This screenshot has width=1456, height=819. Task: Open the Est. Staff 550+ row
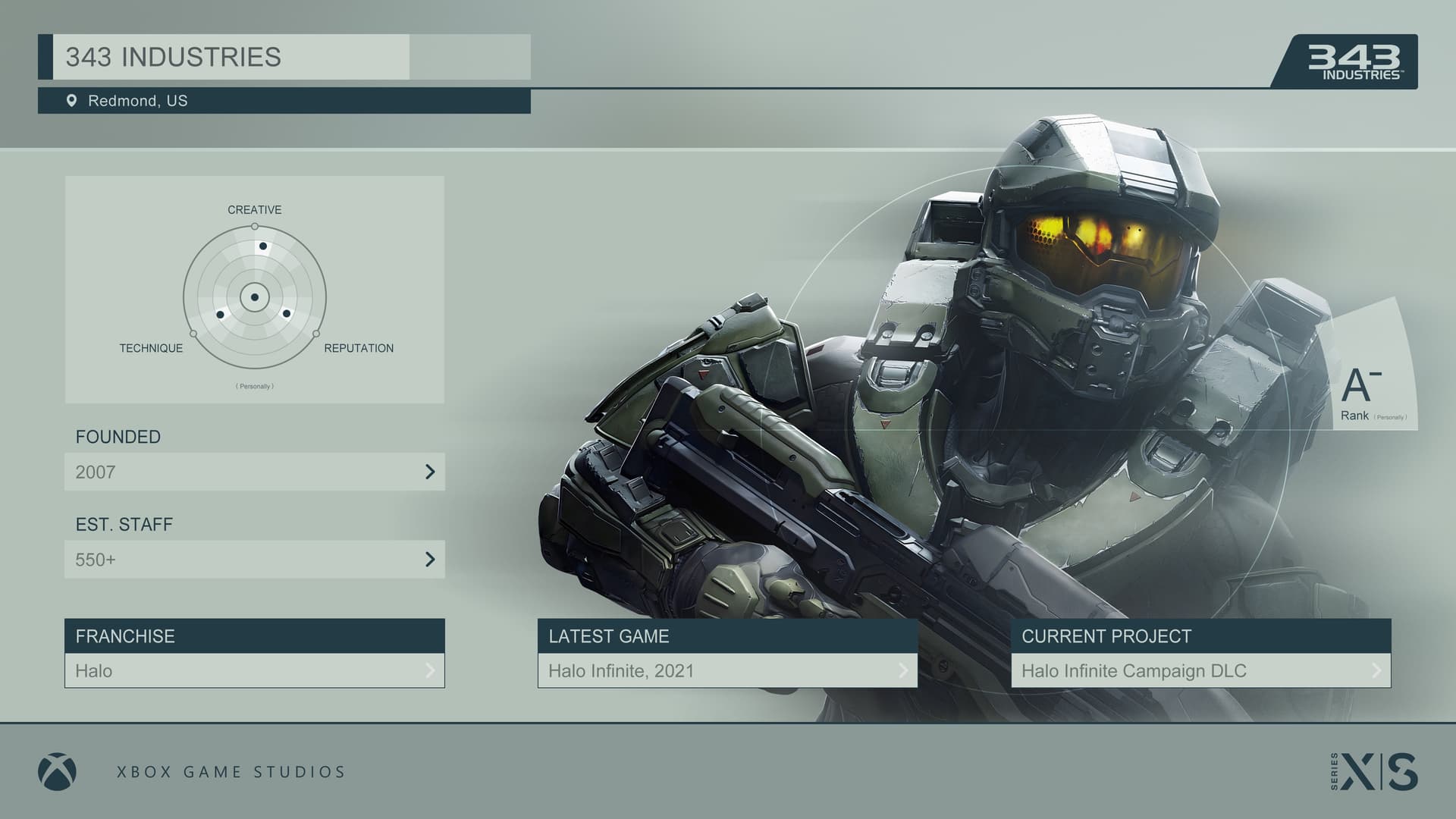tap(255, 560)
